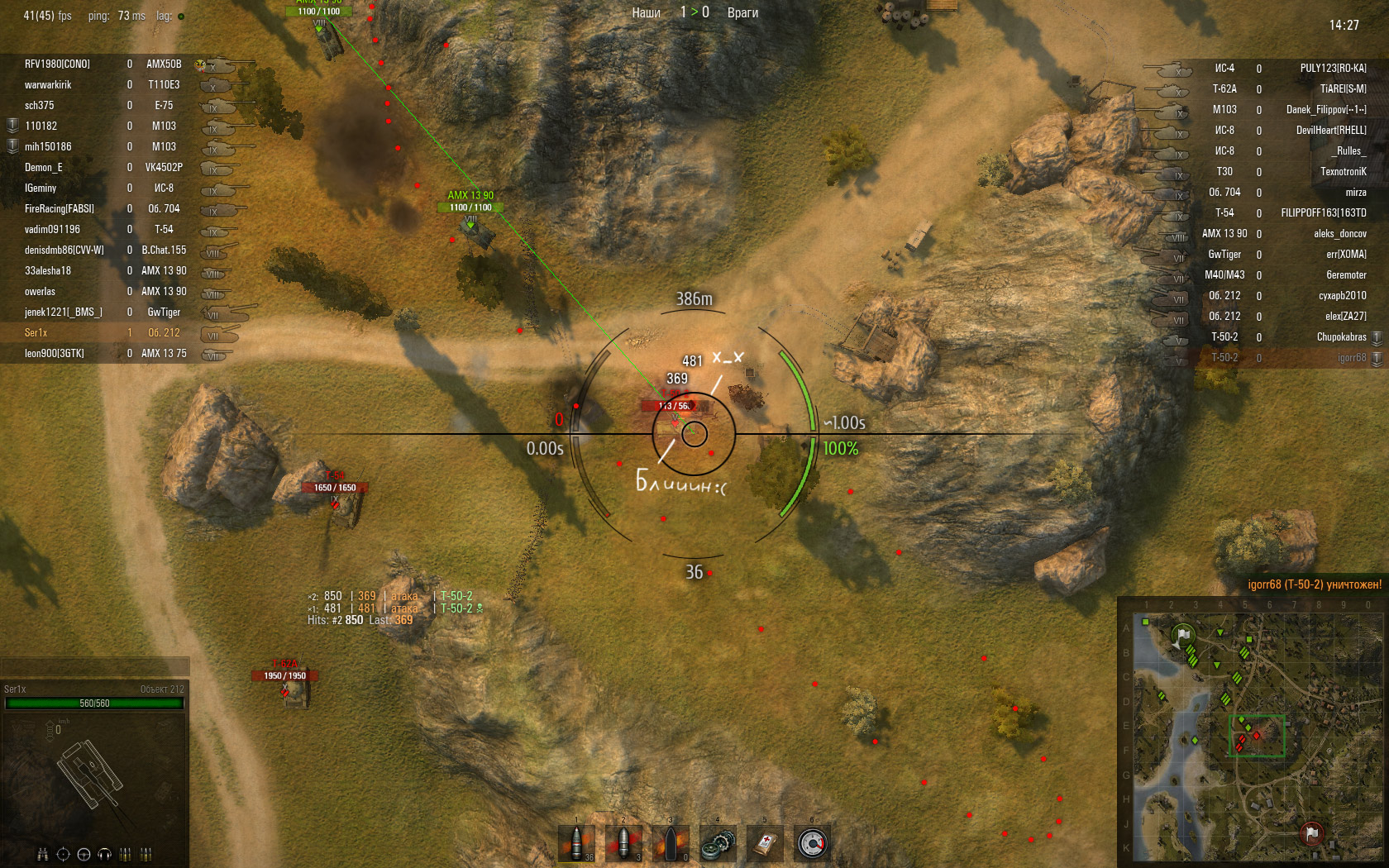The height and width of the screenshot is (868, 1389).
Task: Use the first aid kit consumable
Action: 765,843
